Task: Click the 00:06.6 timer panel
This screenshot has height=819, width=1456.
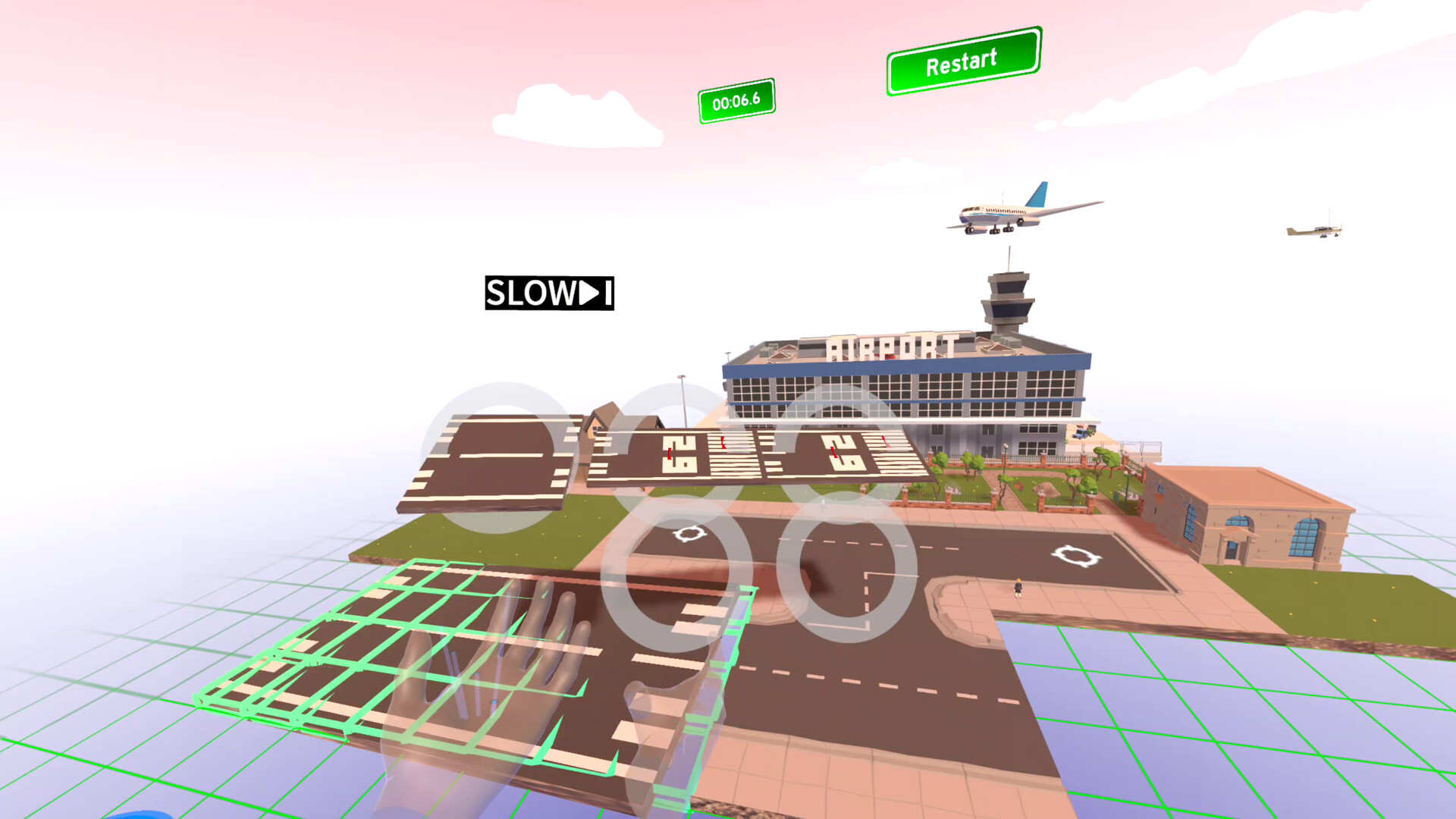Action: click(736, 98)
